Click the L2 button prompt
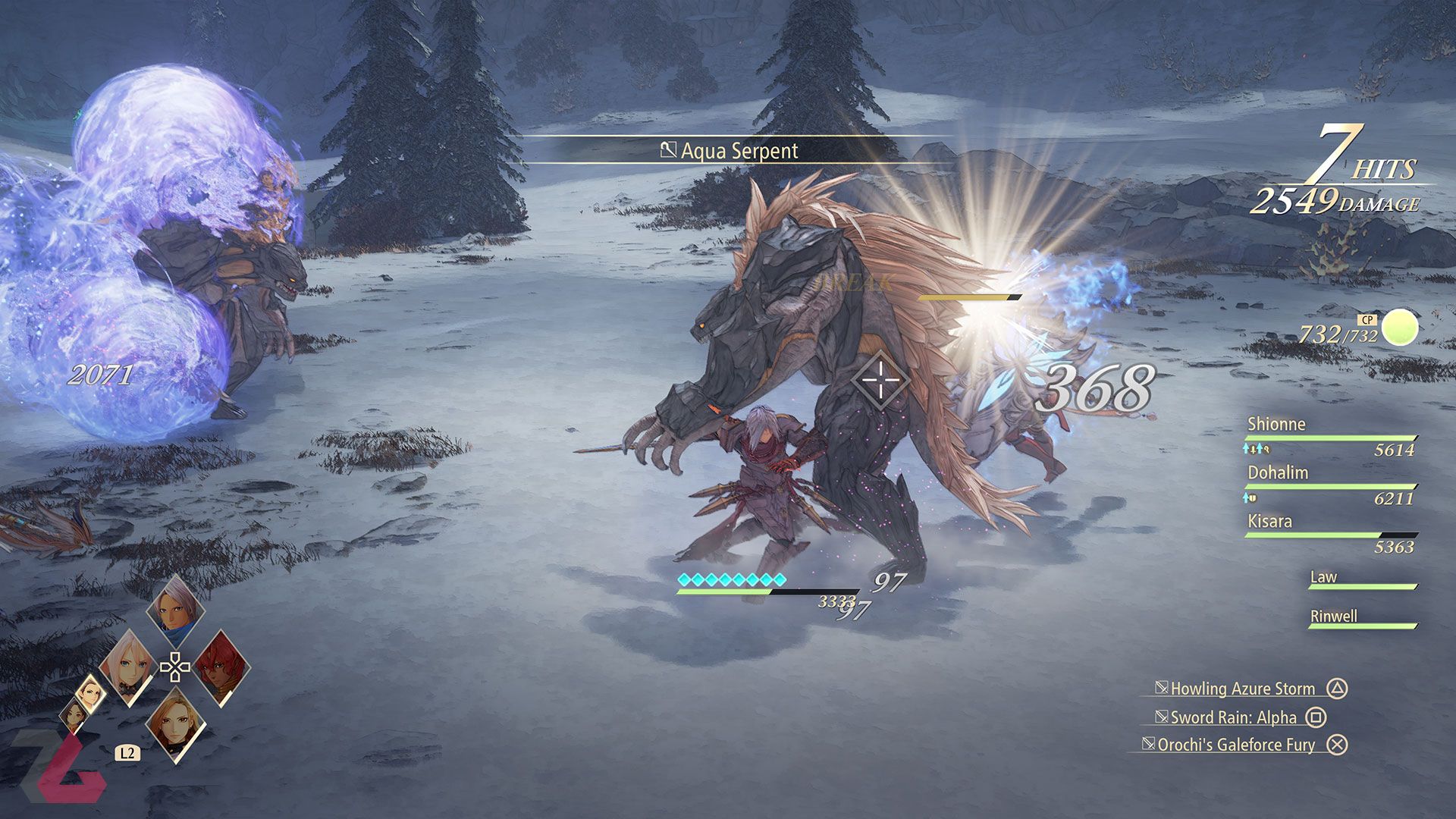1456x819 pixels. click(127, 753)
